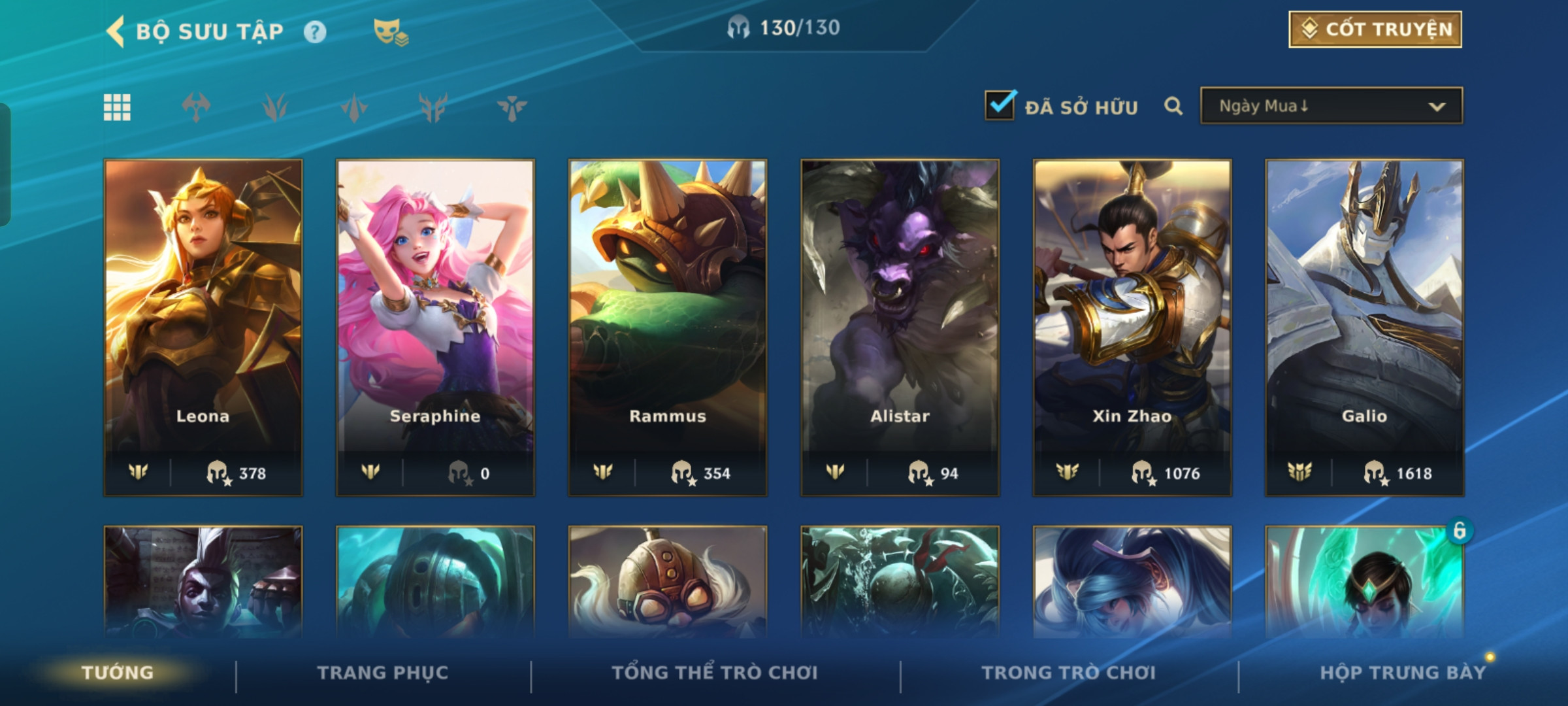Switch to the Trong Trò Chơi tab

1069,673
